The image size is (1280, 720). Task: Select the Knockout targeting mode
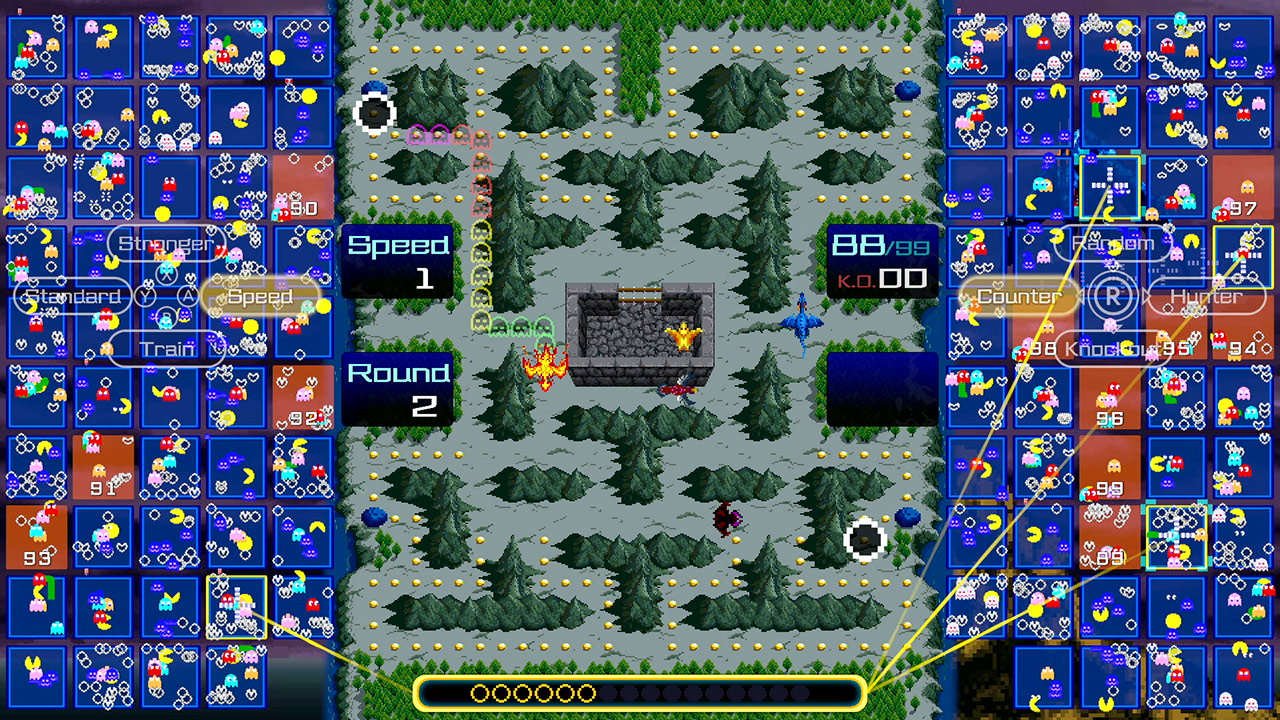1111,350
